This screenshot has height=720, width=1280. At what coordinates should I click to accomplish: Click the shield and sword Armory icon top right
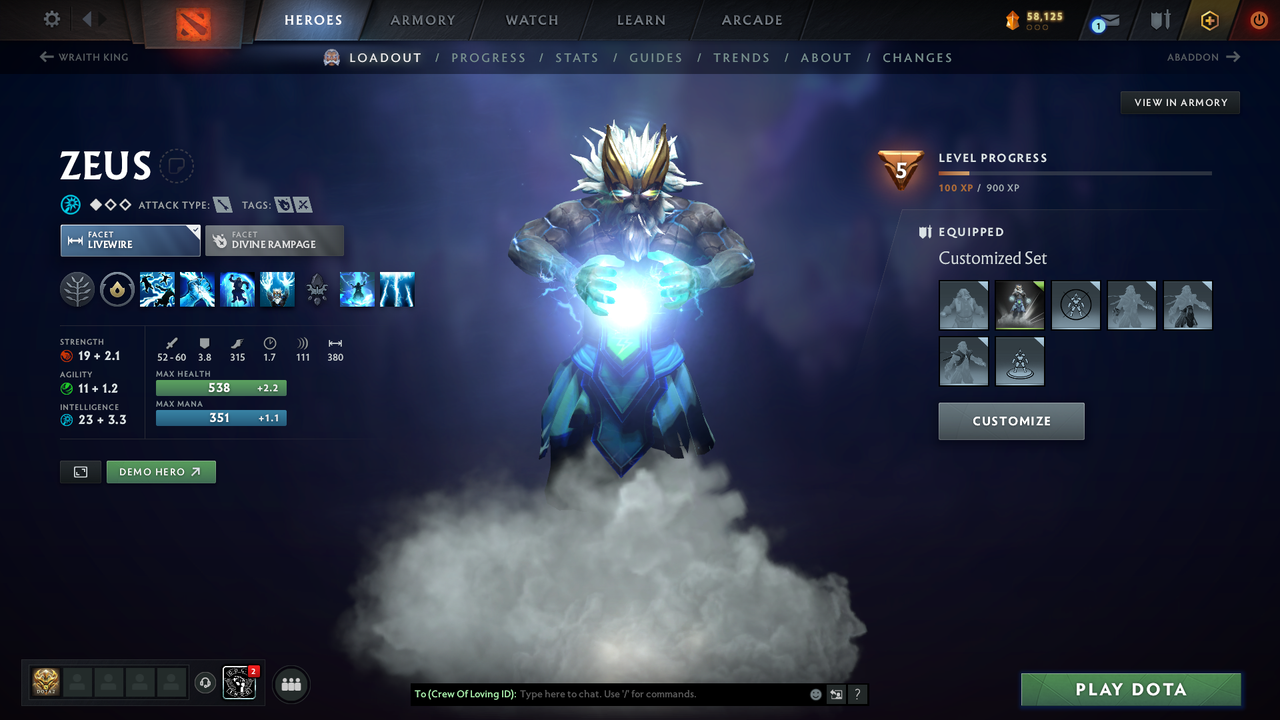[1160, 20]
